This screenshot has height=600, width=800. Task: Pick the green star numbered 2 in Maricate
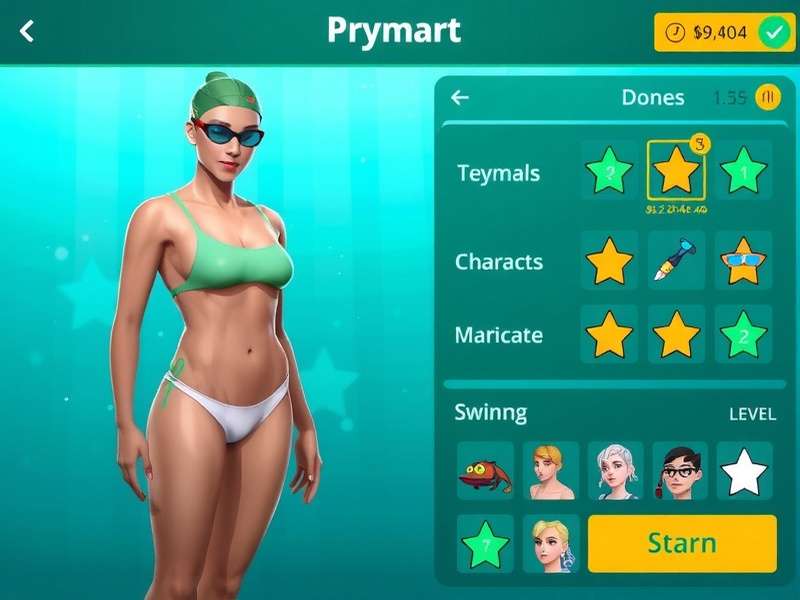(744, 334)
